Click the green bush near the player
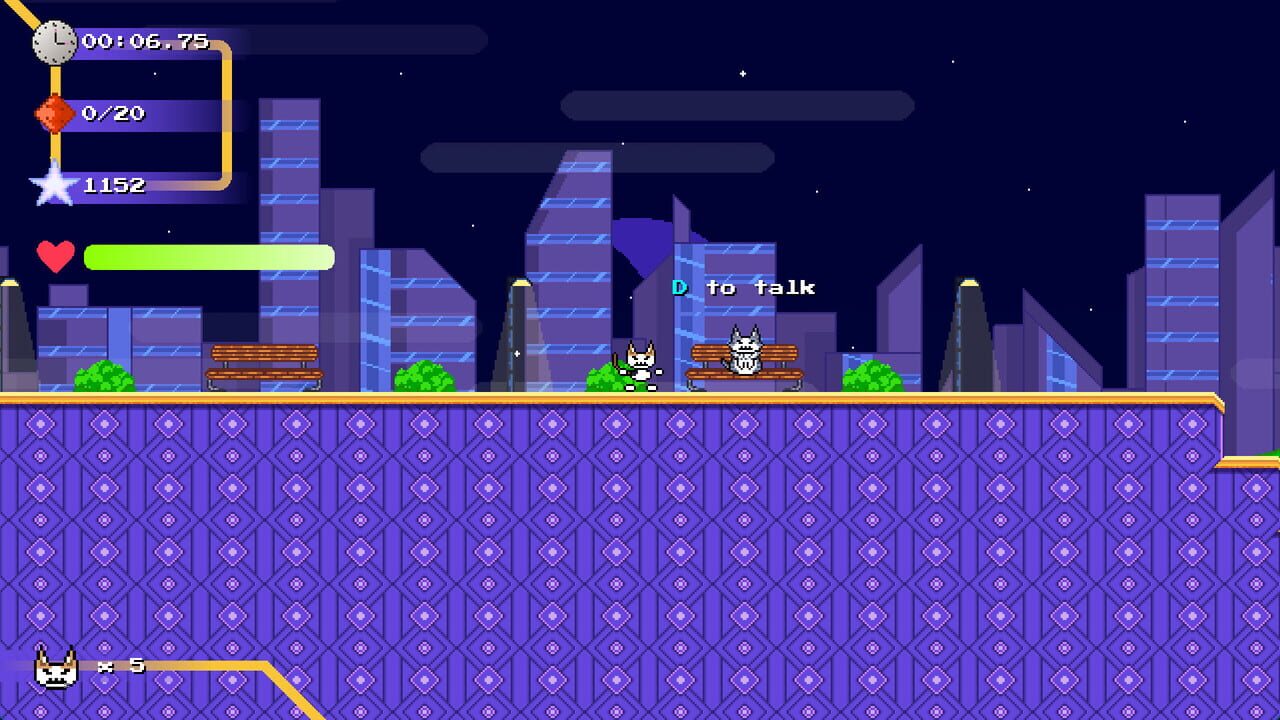 pos(601,383)
